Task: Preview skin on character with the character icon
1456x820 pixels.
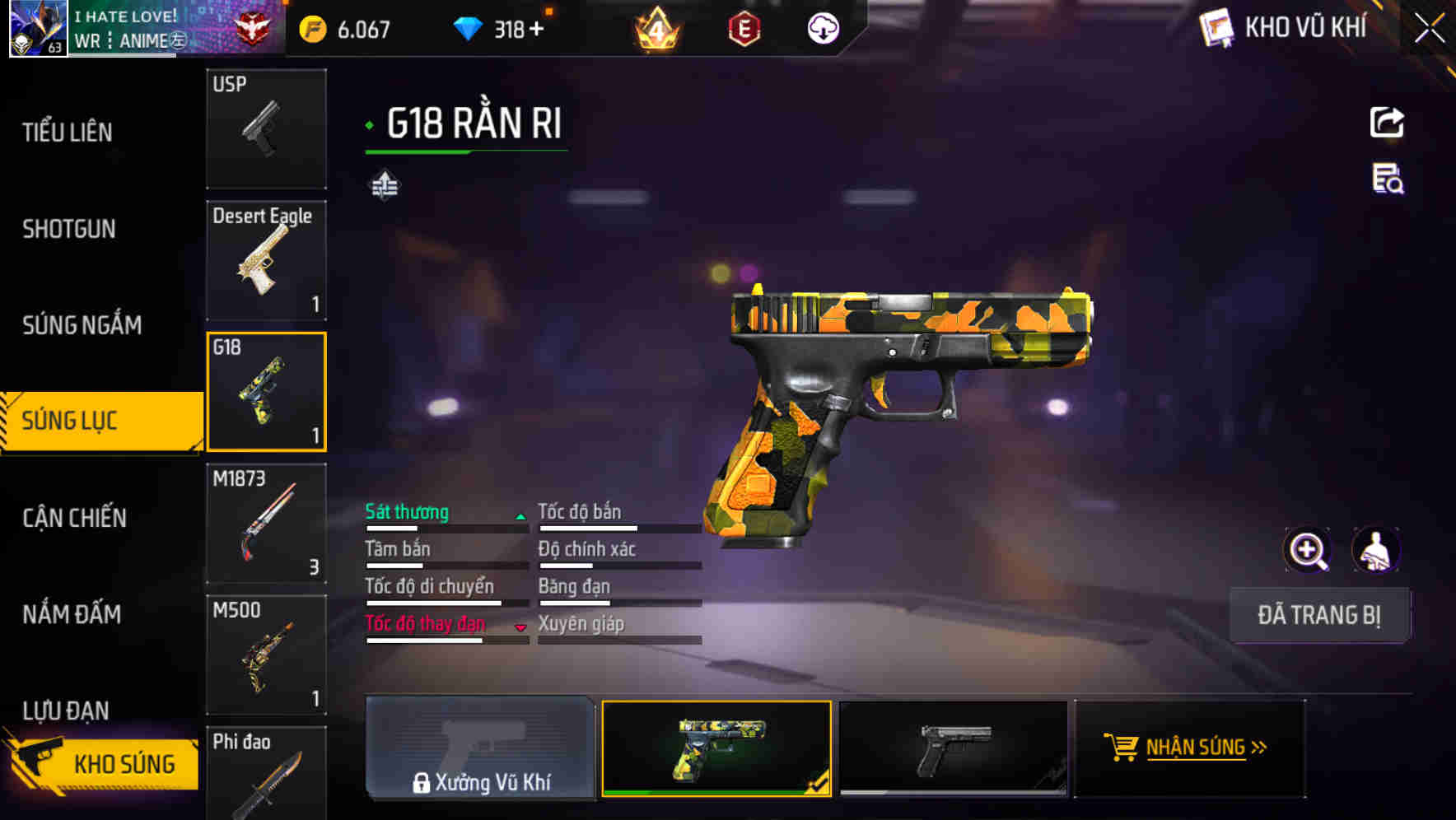Action: coord(1377,550)
